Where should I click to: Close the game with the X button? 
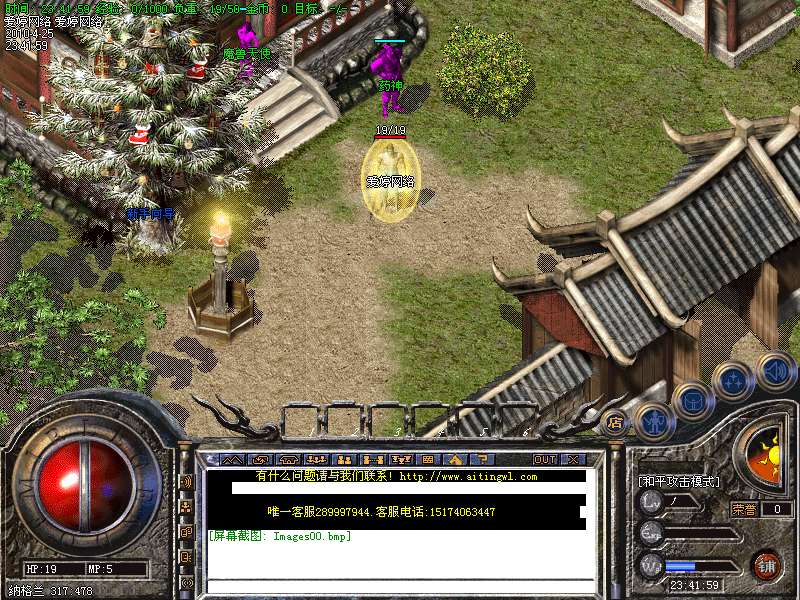(573, 459)
